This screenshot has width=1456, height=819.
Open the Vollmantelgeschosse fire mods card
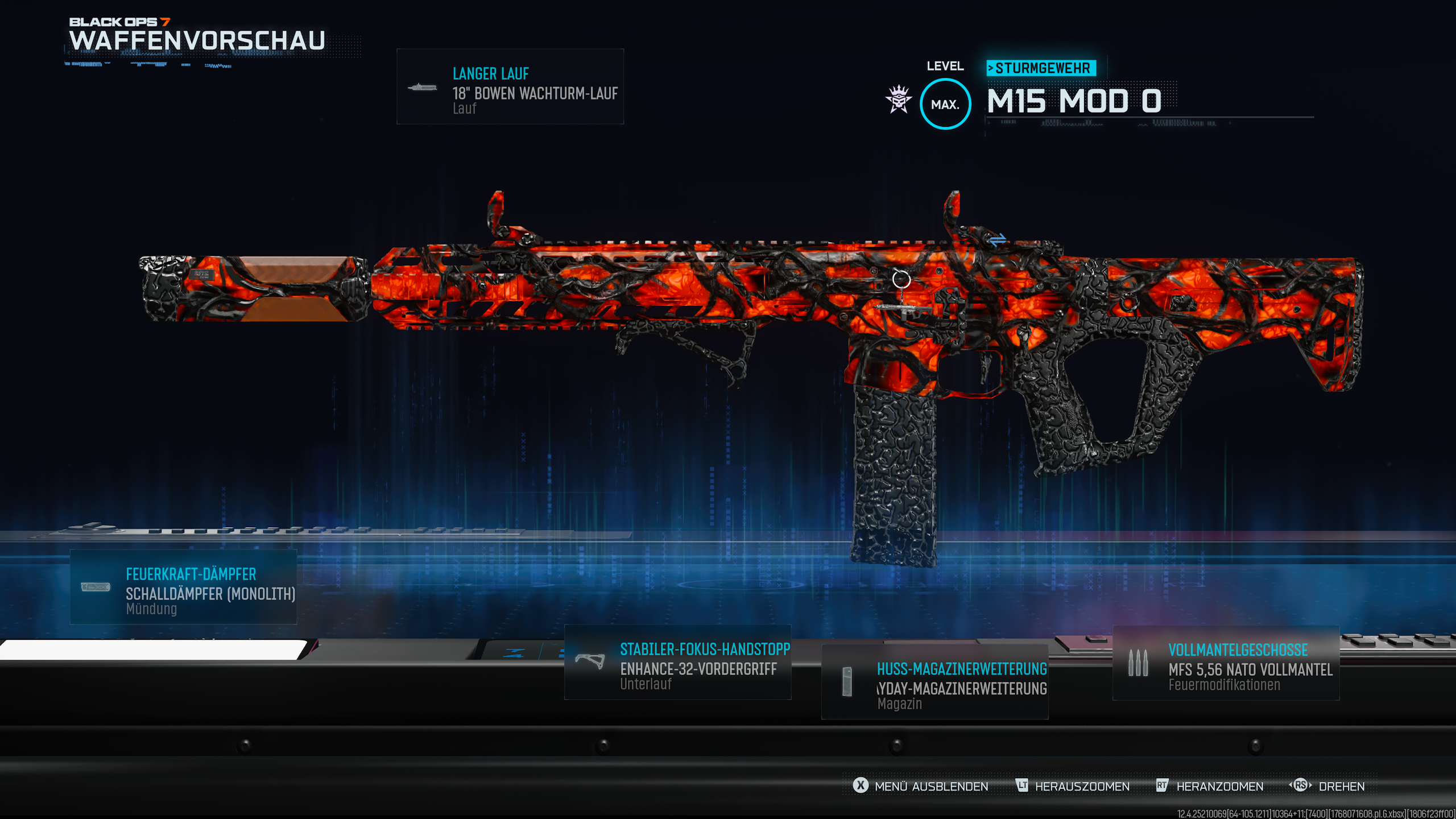[1226, 663]
